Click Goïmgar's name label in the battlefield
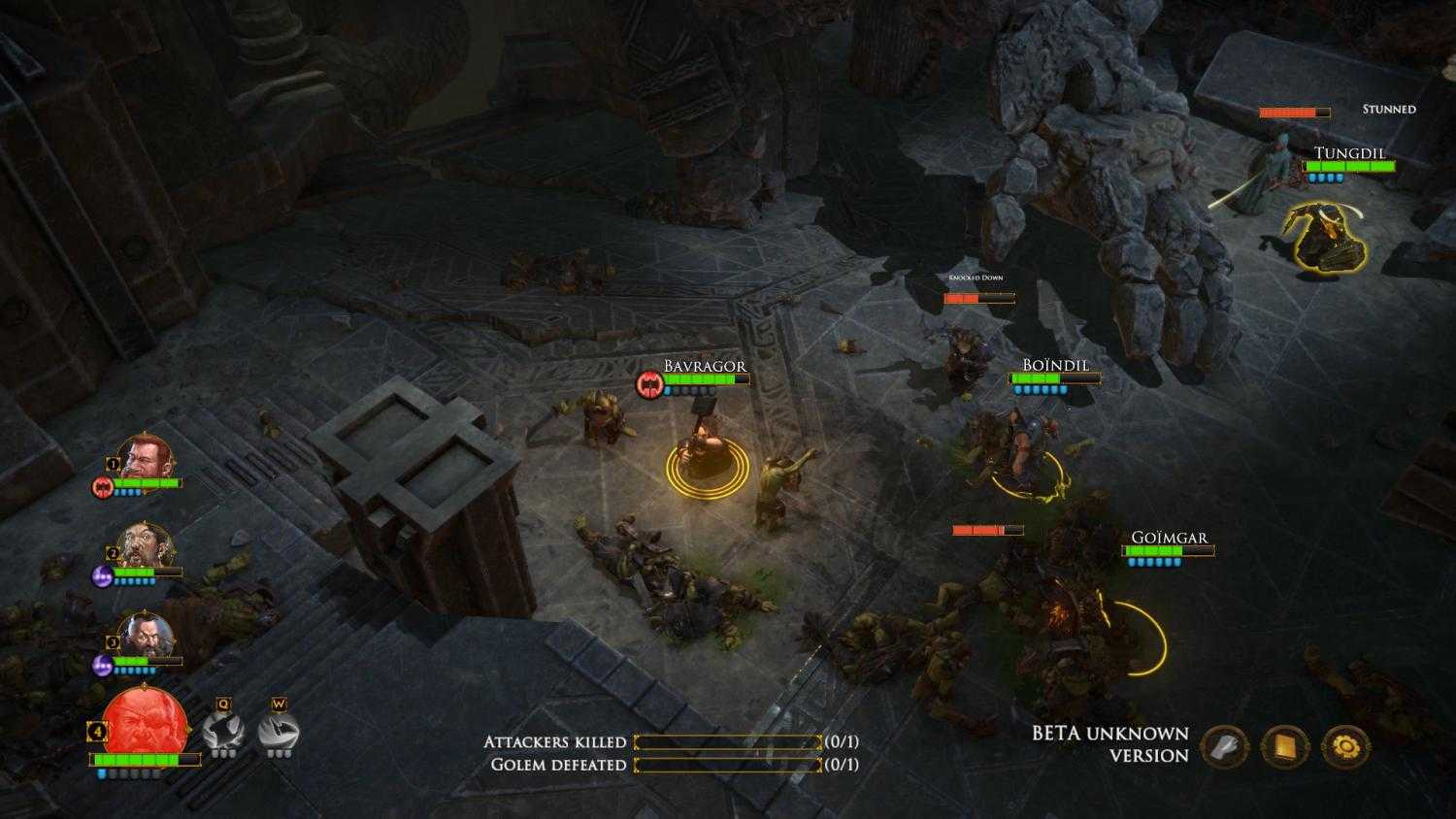Screen dimensions: 1456x819 pyautogui.click(x=1170, y=535)
